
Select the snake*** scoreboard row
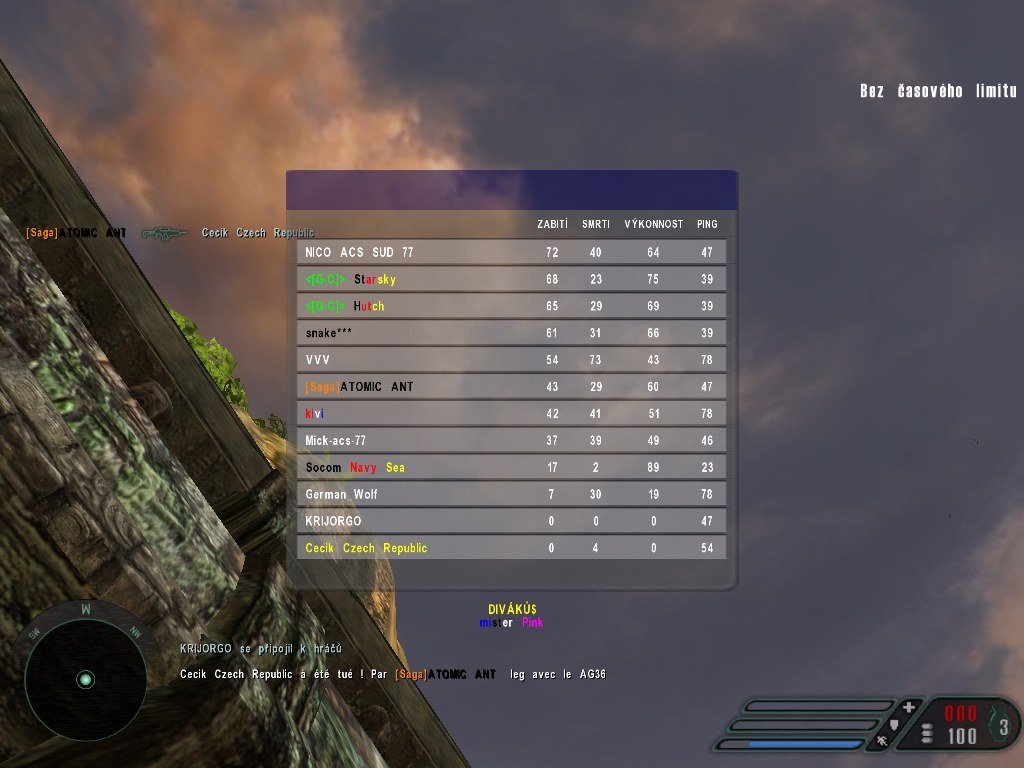tap(512, 333)
